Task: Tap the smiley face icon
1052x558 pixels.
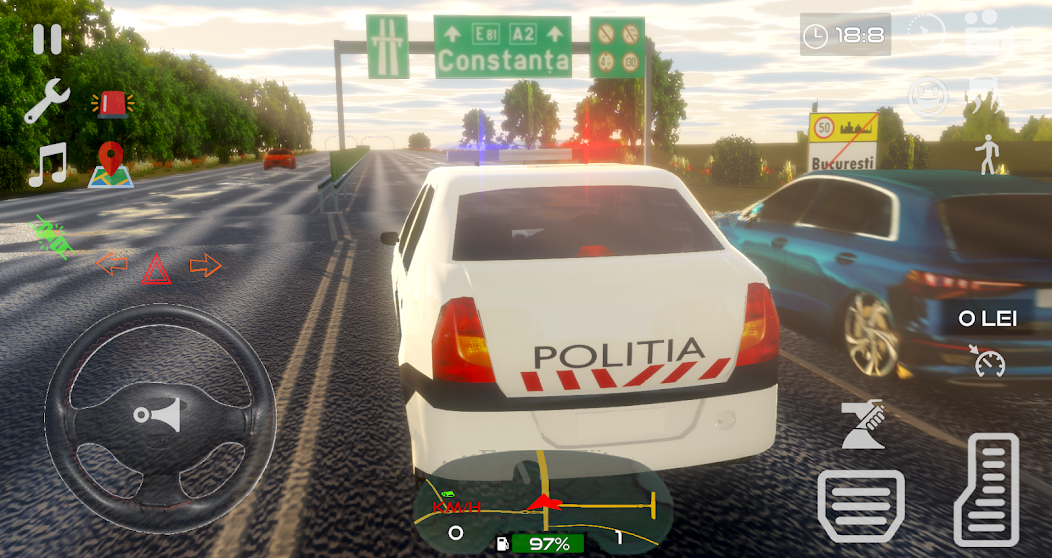Action: [927, 97]
